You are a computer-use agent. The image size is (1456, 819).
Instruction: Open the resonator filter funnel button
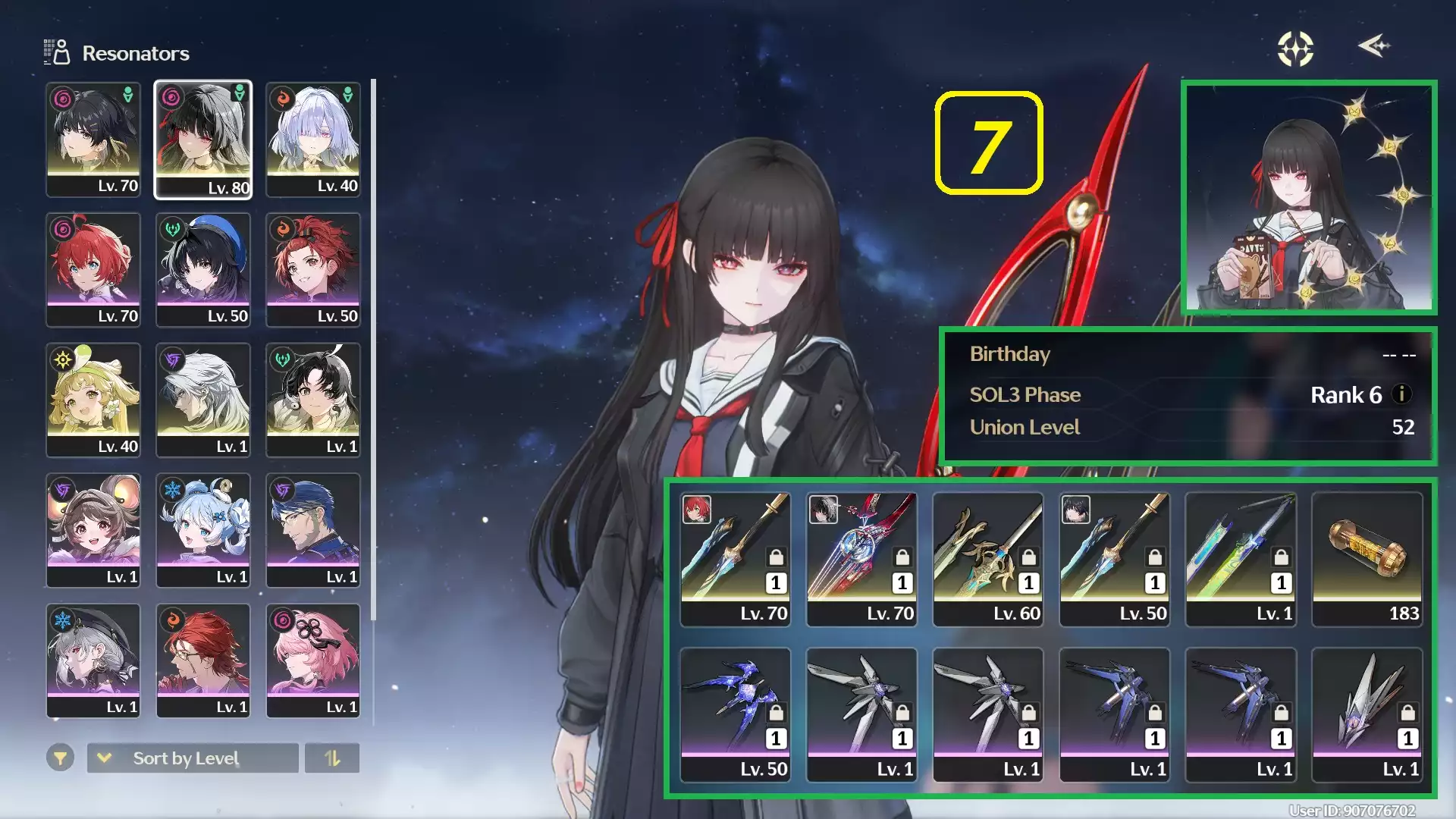pyautogui.click(x=60, y=758)
